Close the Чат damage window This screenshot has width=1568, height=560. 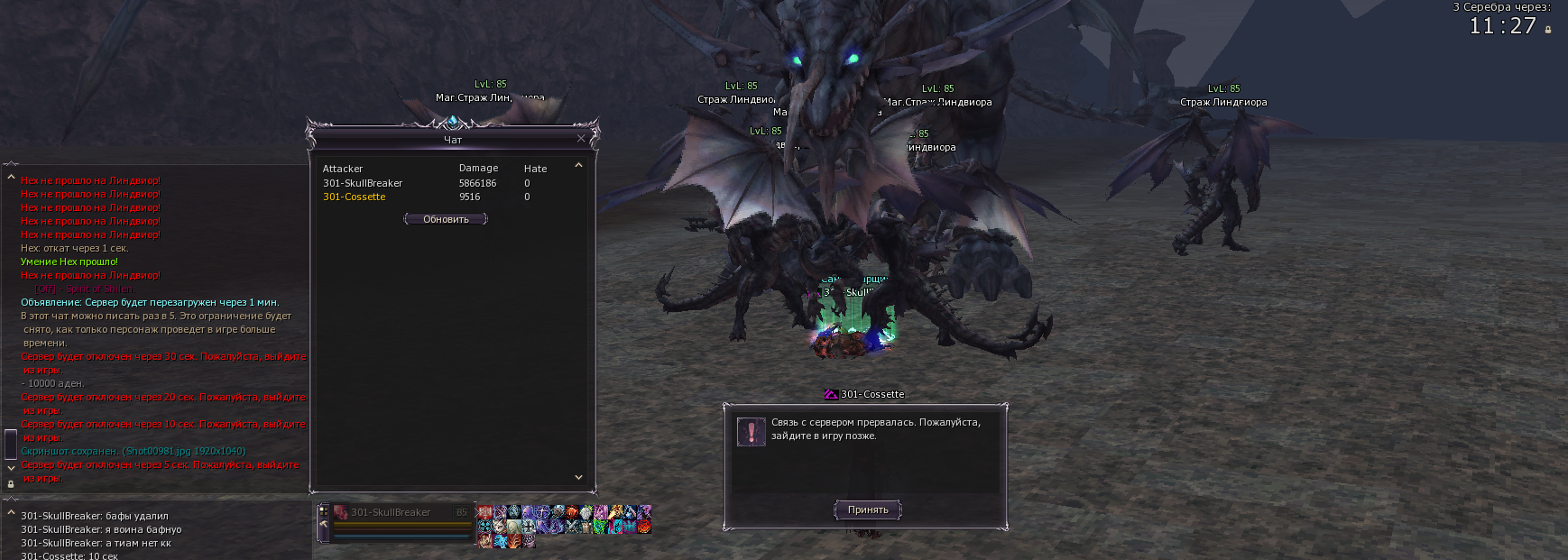581,139
